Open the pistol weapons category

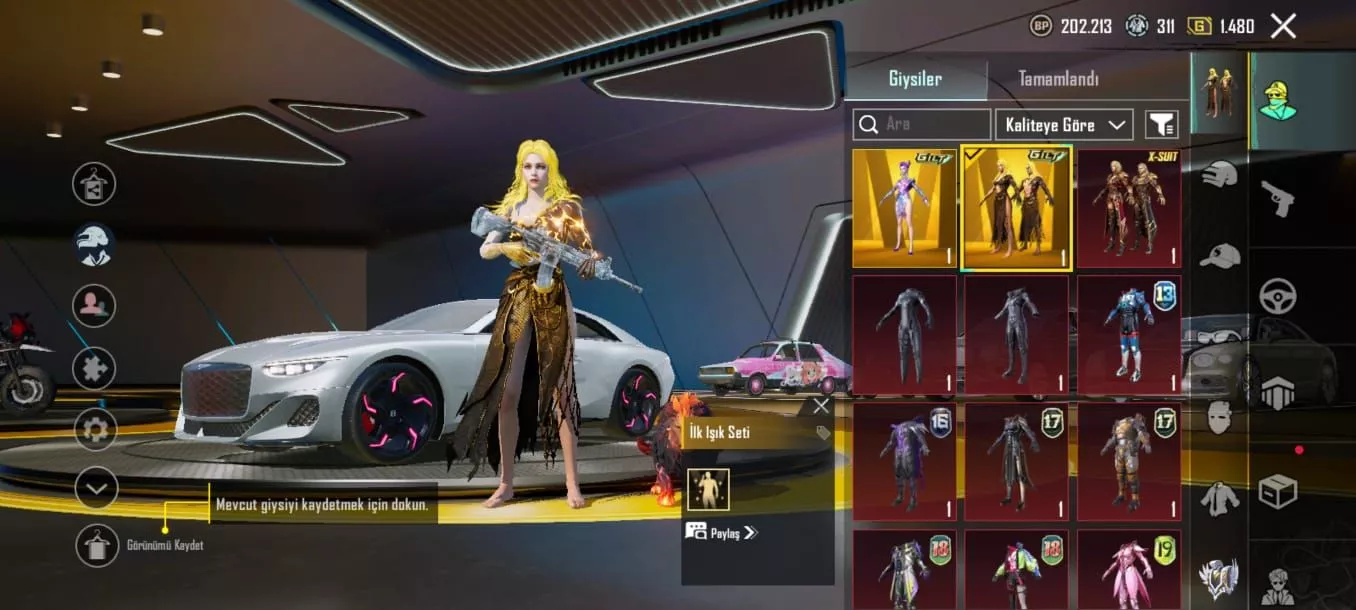click(x=1277, y=196)
